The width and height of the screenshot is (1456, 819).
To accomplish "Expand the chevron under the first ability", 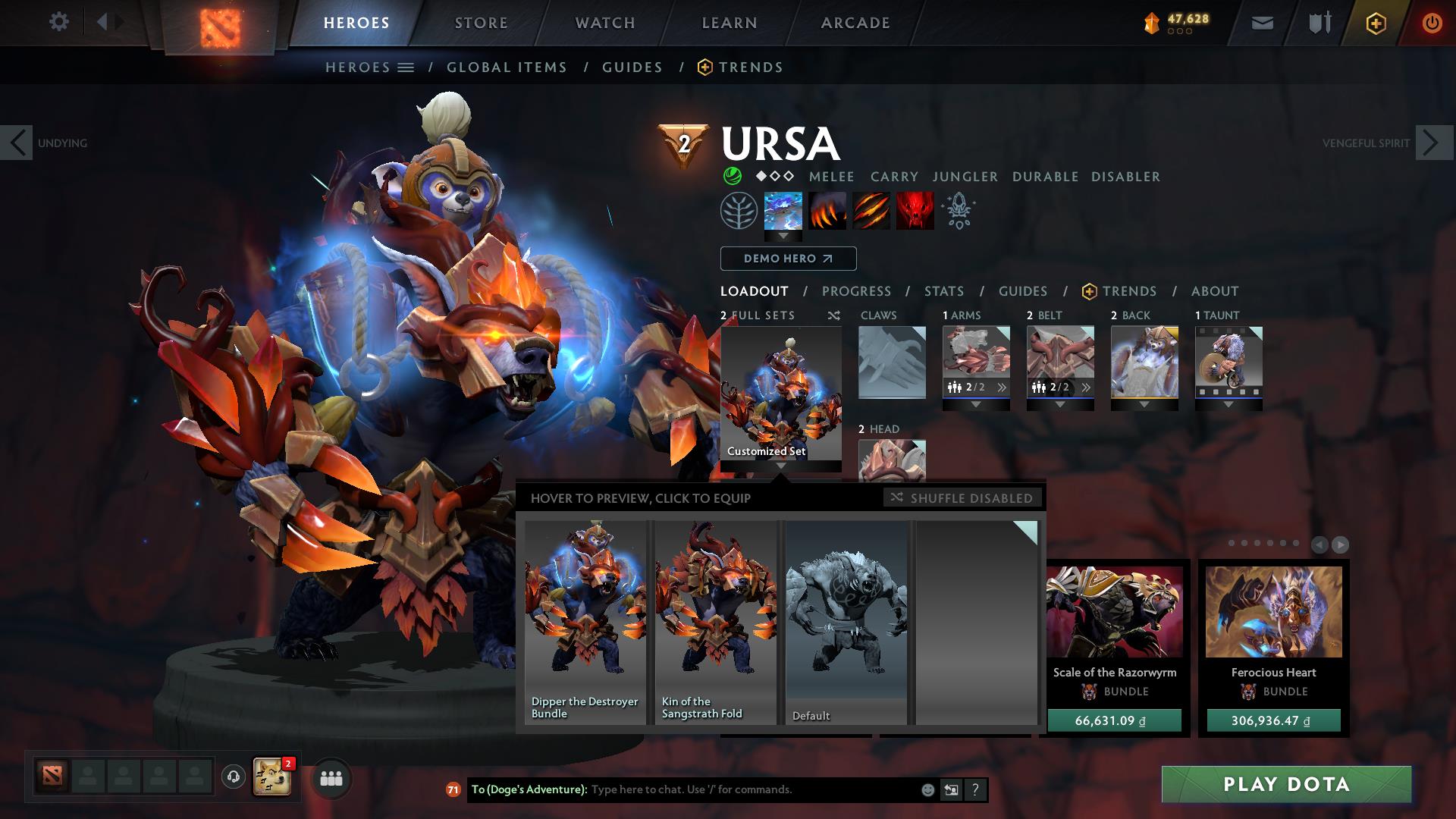I will (x=781, y=237).
